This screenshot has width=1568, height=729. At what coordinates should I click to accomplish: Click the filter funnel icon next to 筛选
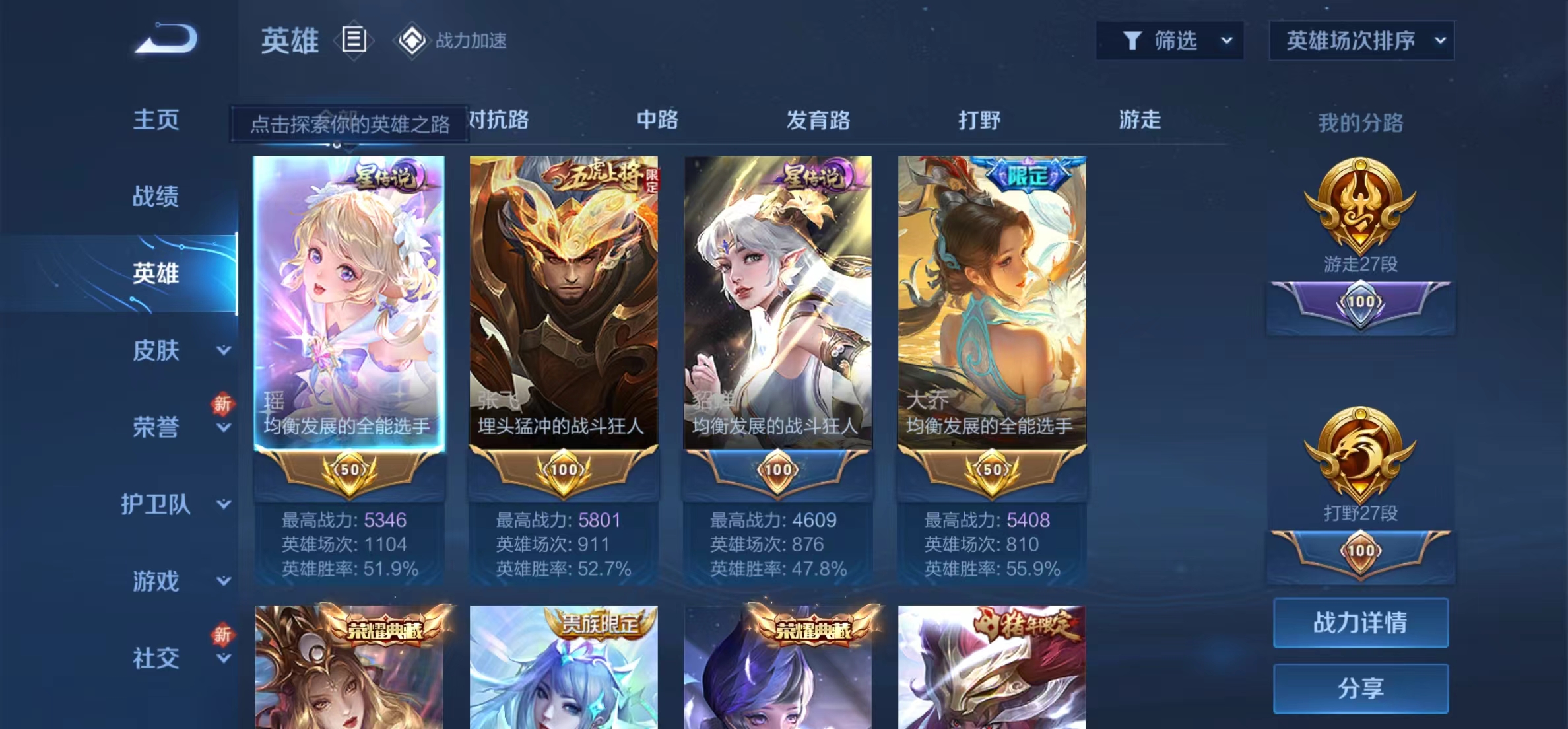pyautogui.click(x=1130, y=41)
